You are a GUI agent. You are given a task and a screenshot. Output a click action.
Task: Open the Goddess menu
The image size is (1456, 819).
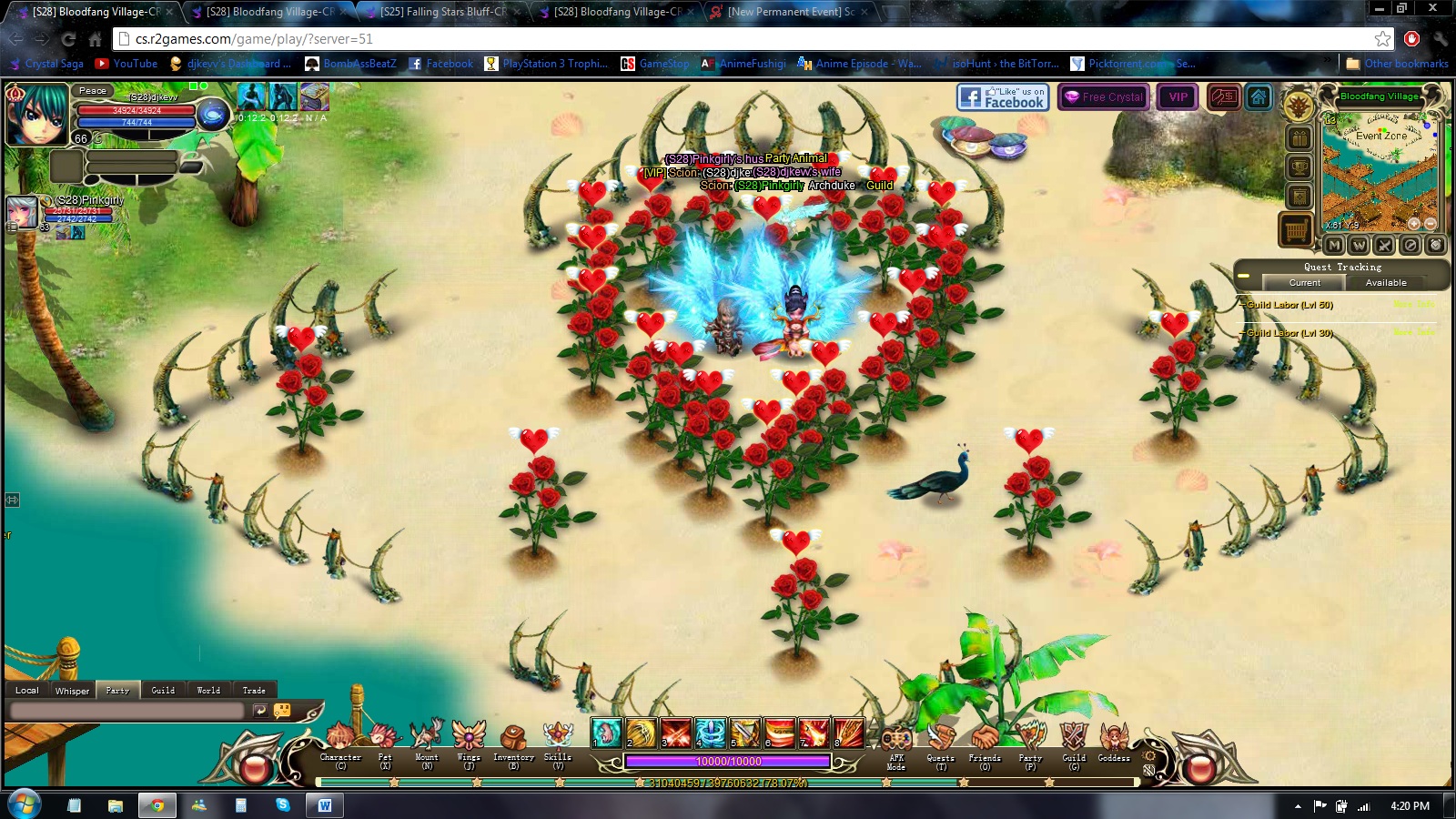click(x=1113, y=739)
